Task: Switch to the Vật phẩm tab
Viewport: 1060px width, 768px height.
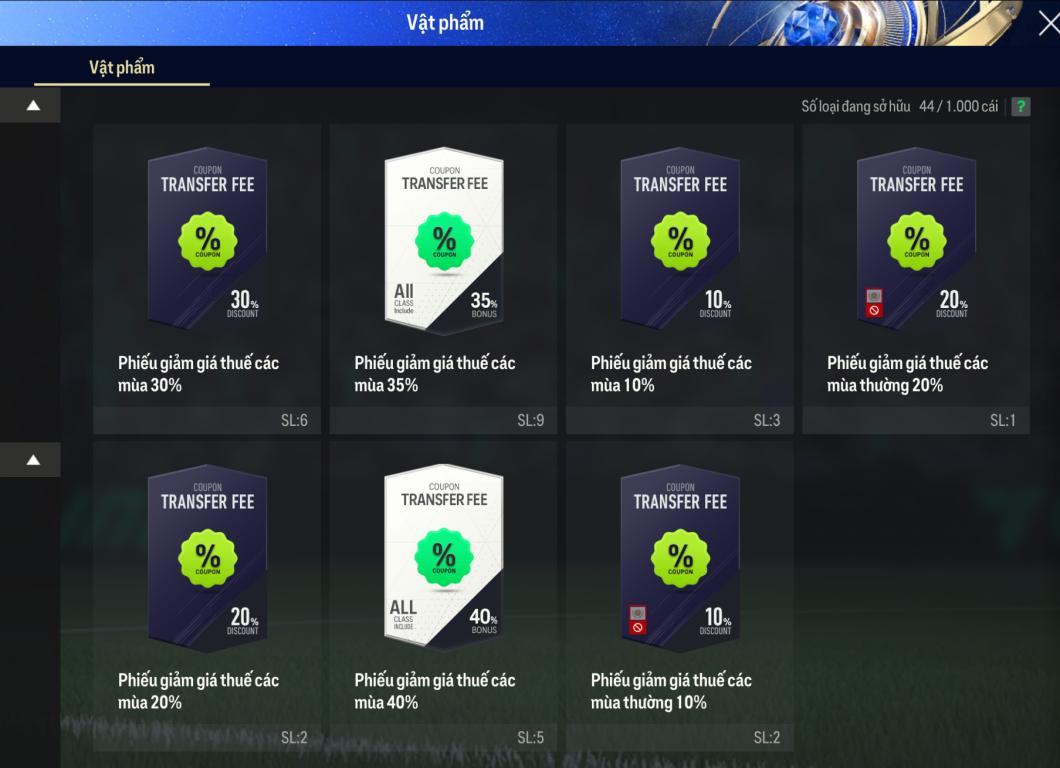Action: tap(122, 68)
